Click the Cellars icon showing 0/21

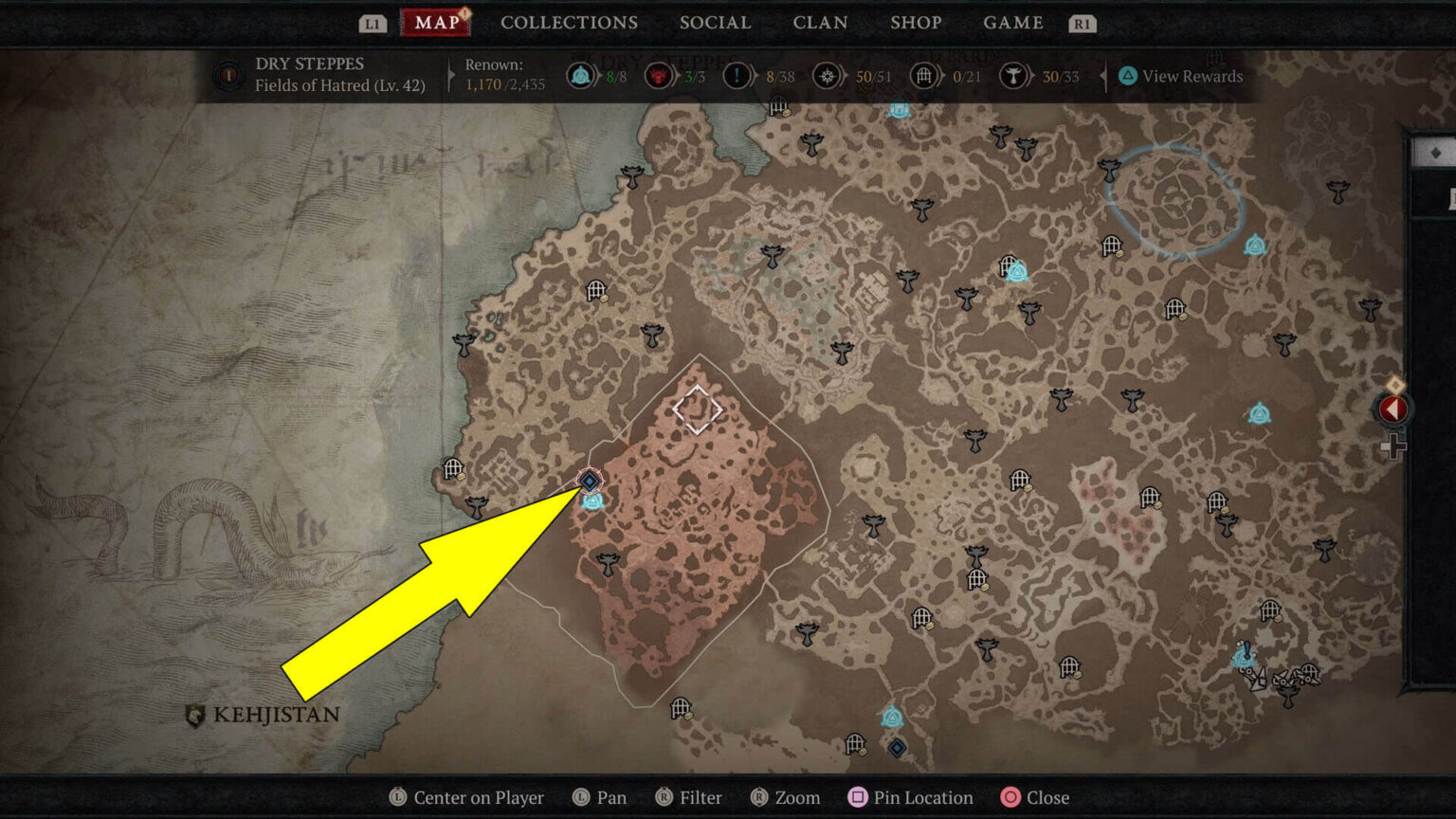pyautogui.click(x=925, y=76)
